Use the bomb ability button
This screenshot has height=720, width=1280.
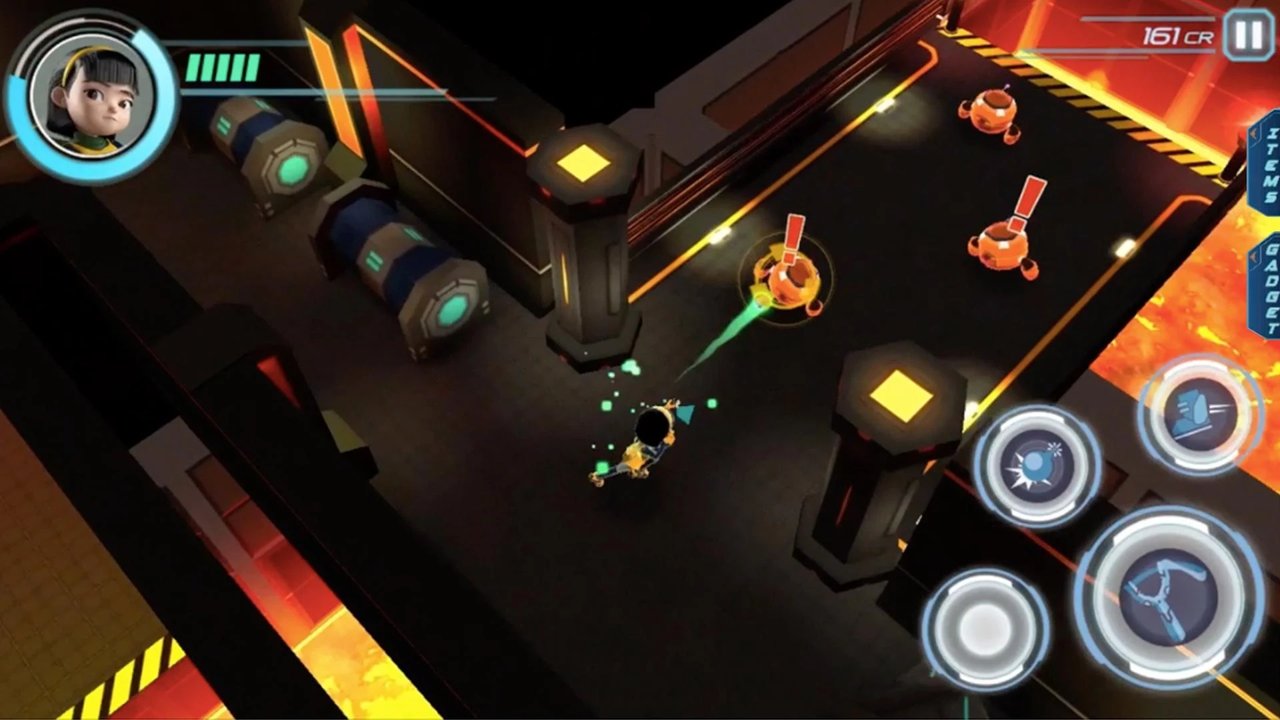[1037, 466]
